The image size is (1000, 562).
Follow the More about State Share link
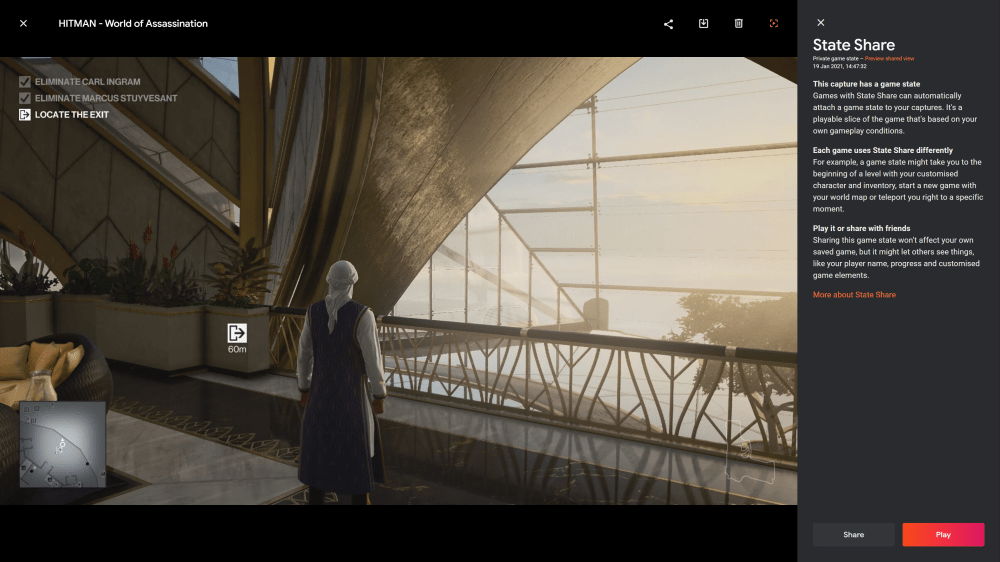(x=854, y=295)
